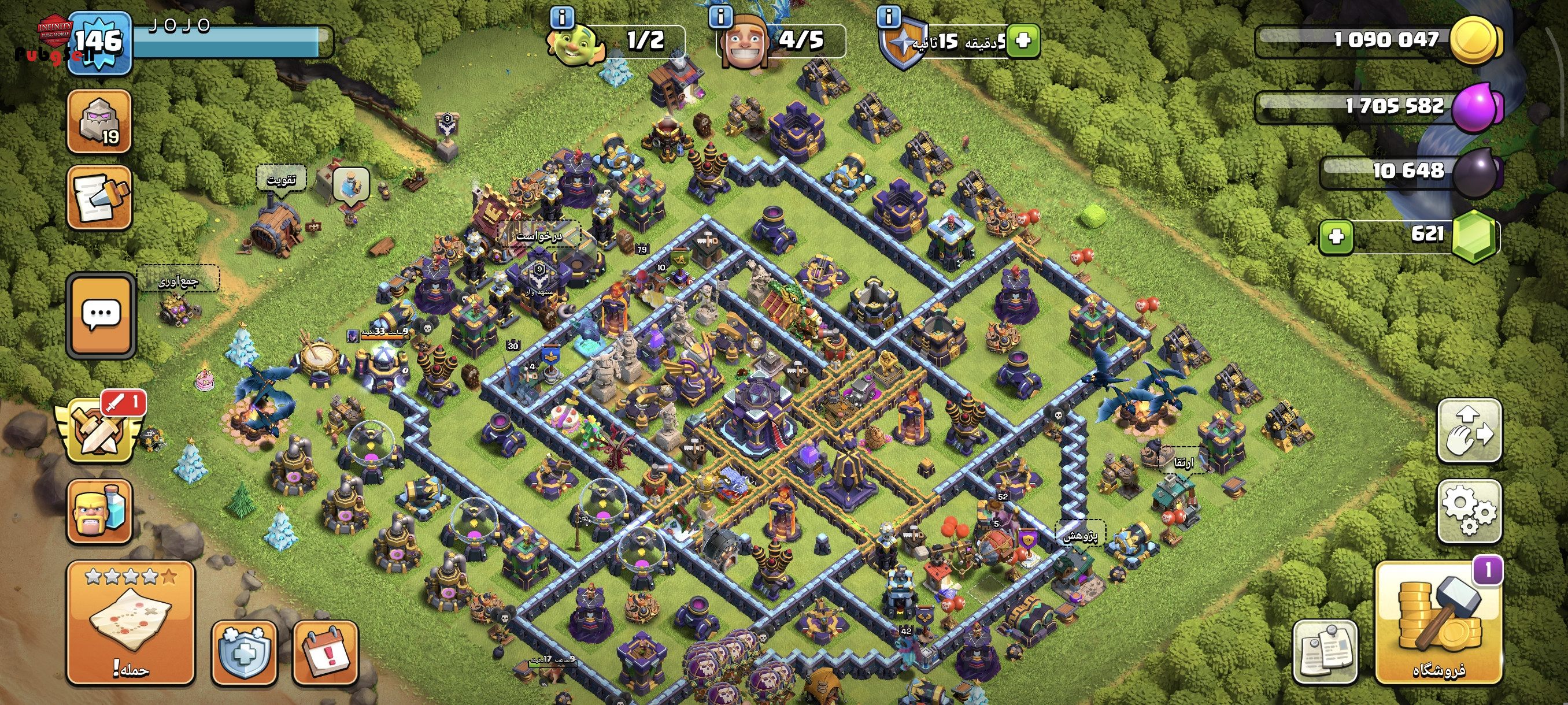Show goblin builder info icon

(x=562, y=17)
